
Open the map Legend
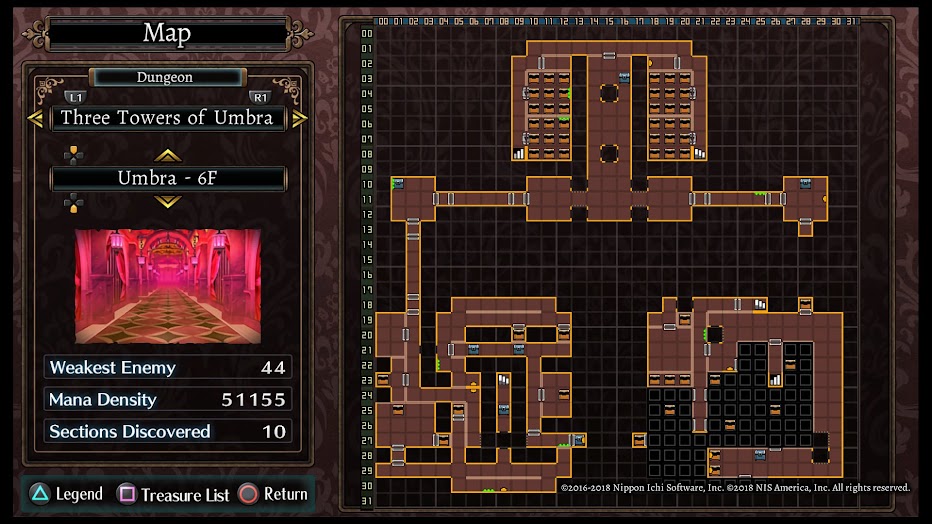tap(66, 494)
